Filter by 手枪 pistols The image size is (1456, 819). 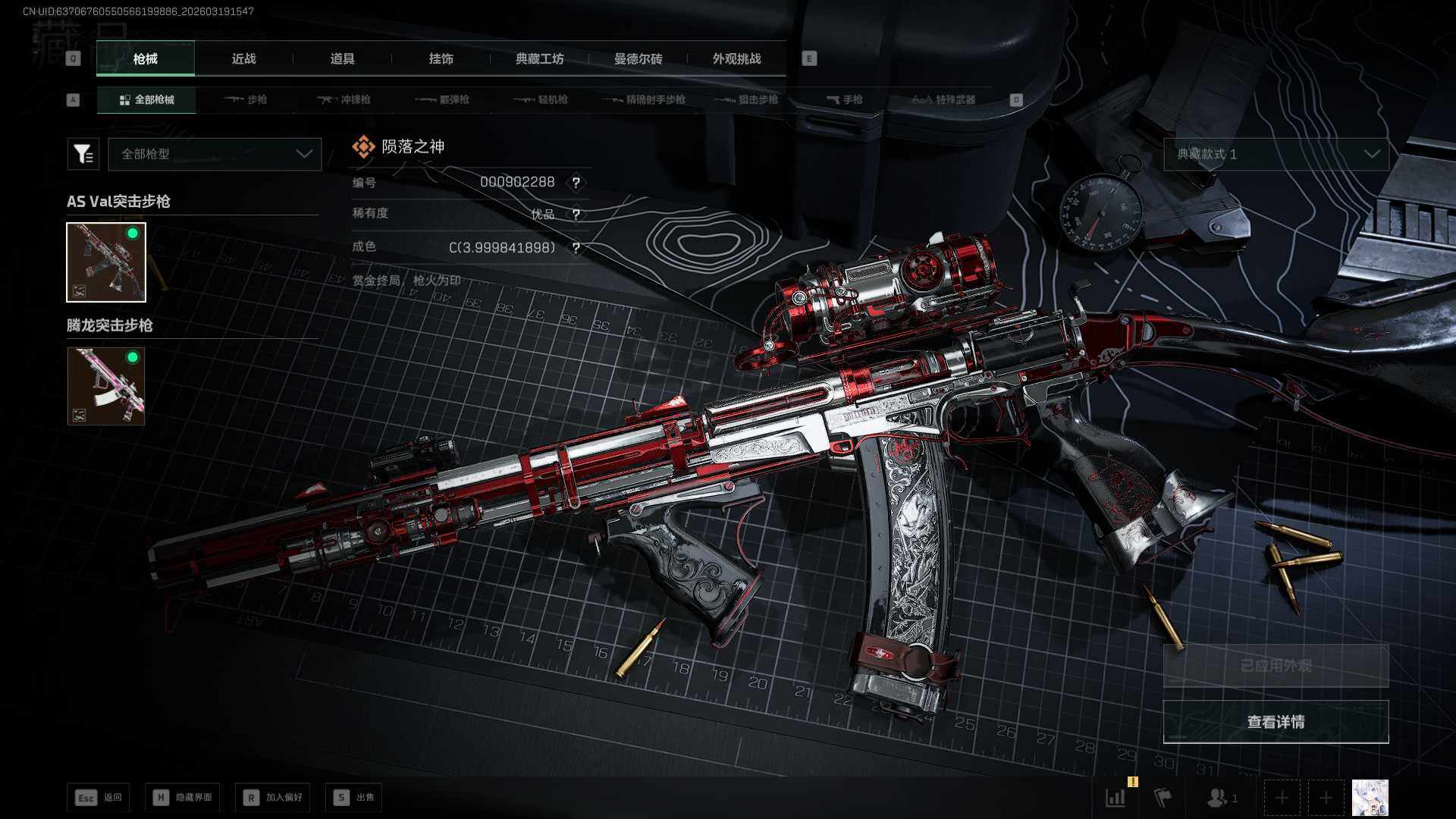click(844, 100)
